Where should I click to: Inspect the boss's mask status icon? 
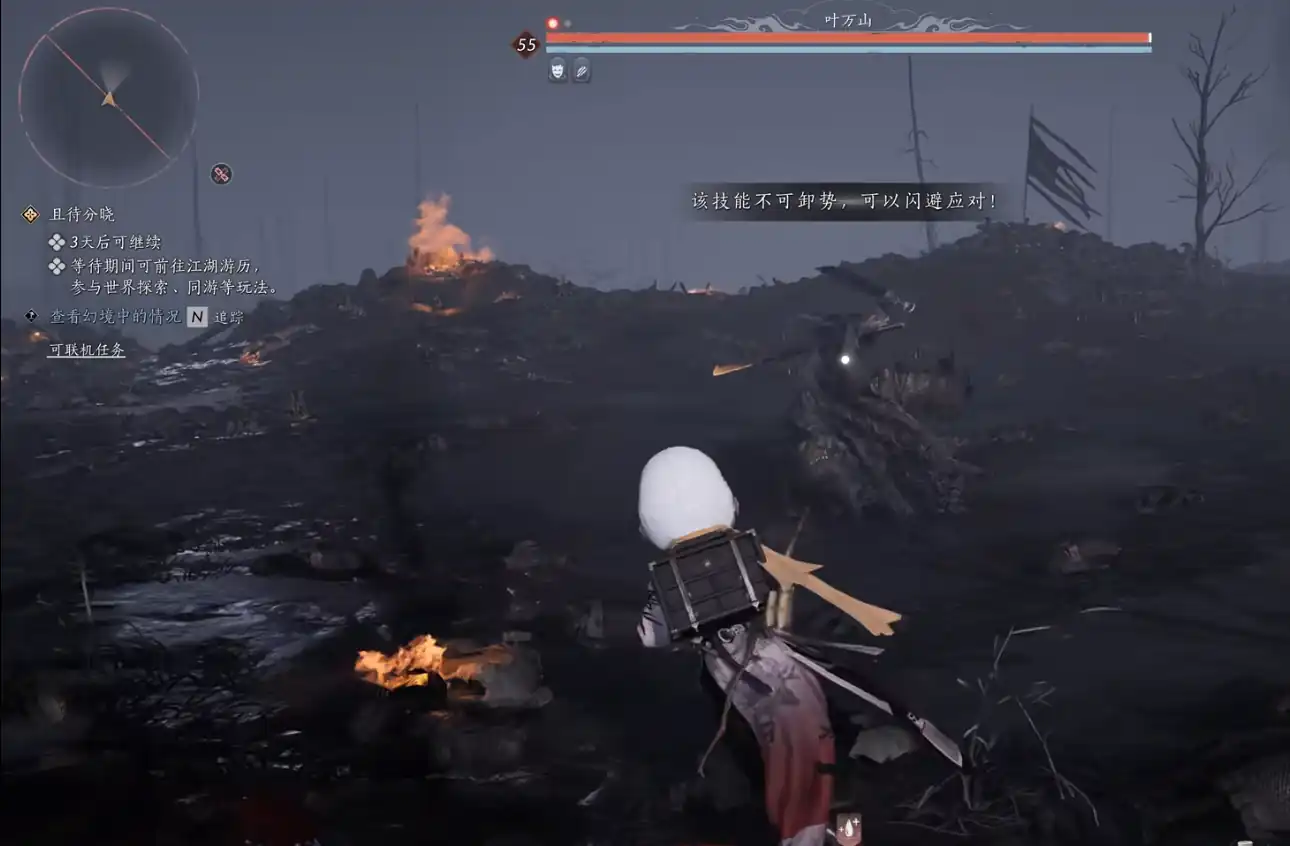557,70
